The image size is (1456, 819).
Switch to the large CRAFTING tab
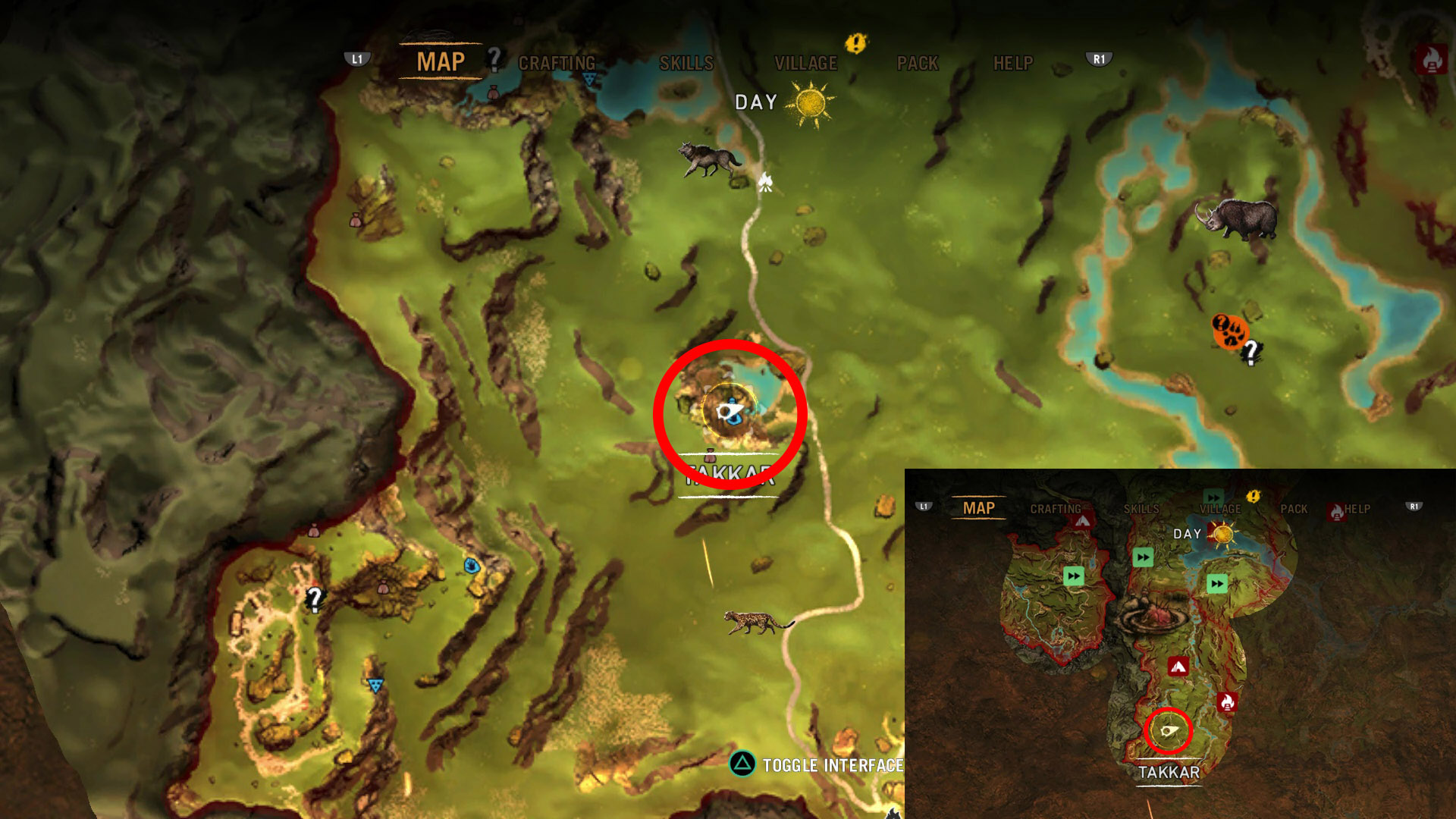[x=557, y=64]
